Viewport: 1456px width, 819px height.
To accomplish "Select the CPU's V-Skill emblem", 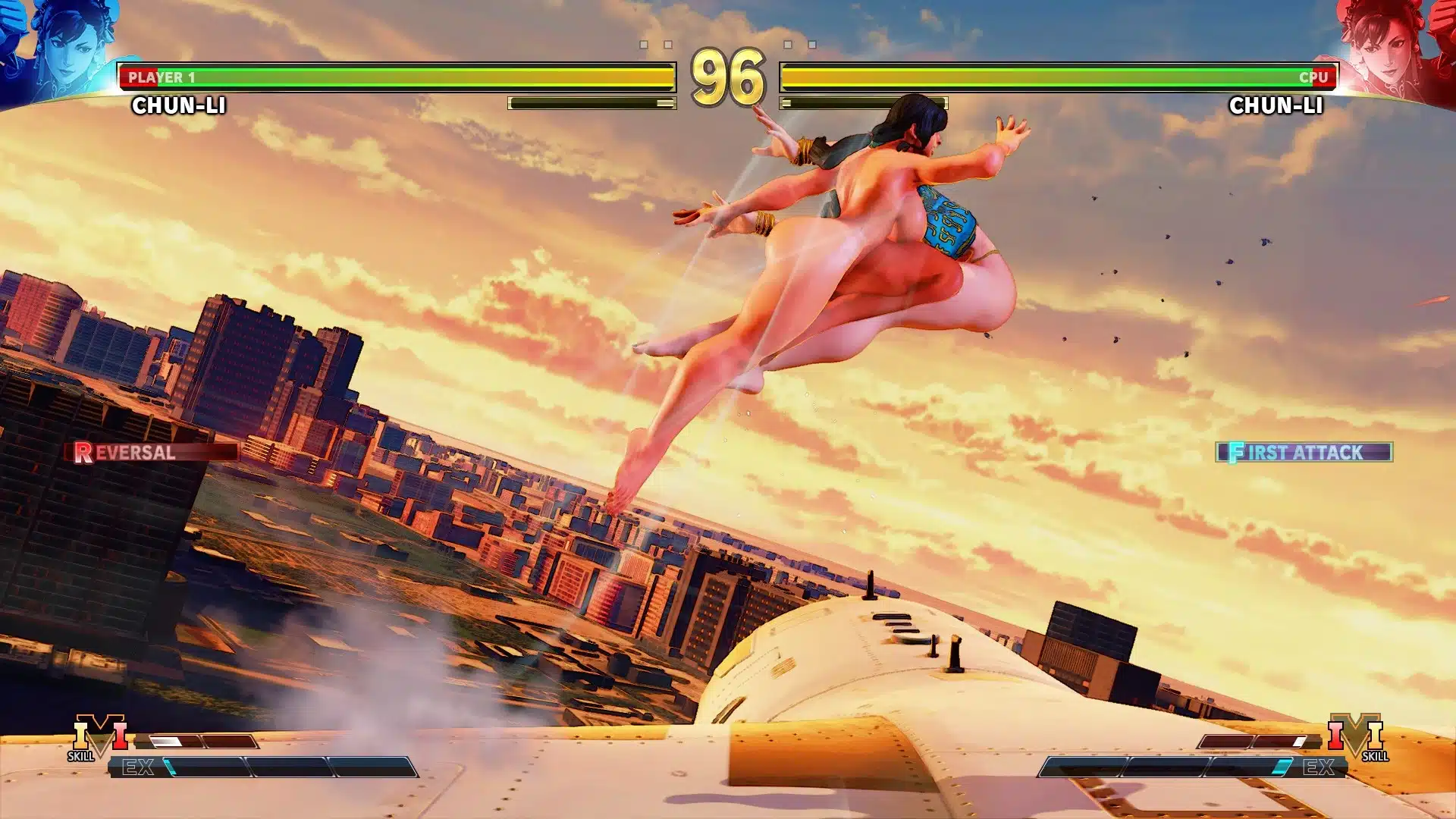I will pos(1357,736).
